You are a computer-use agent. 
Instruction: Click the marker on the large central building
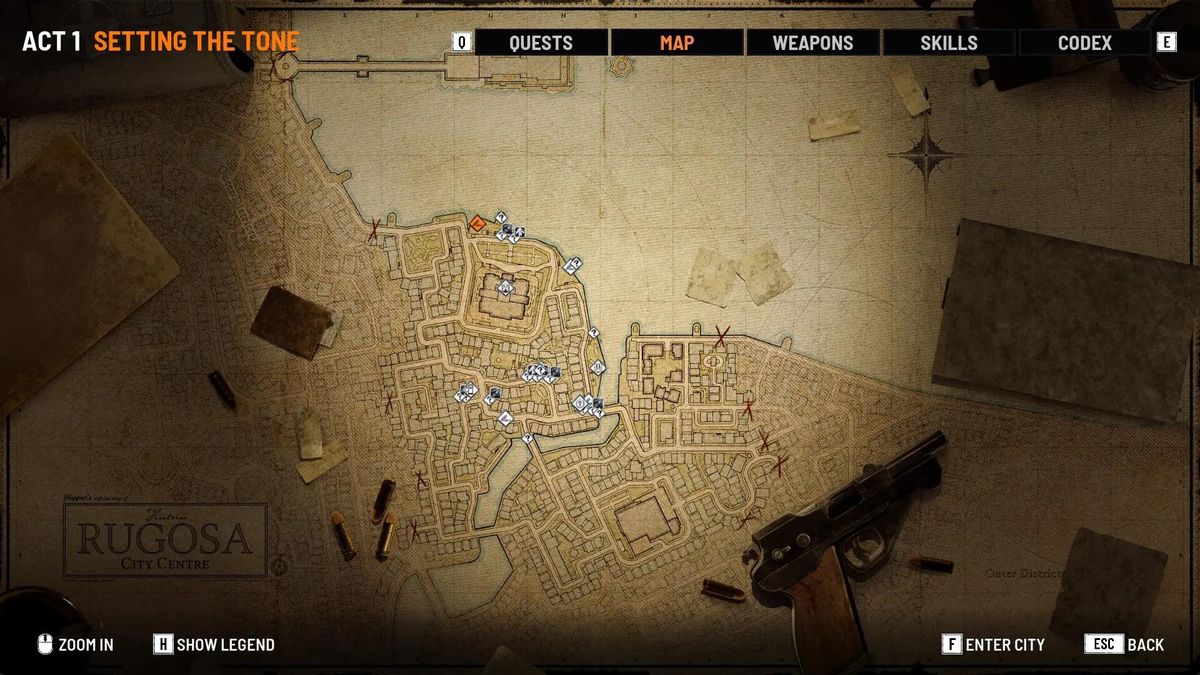[x=506, y=289]
